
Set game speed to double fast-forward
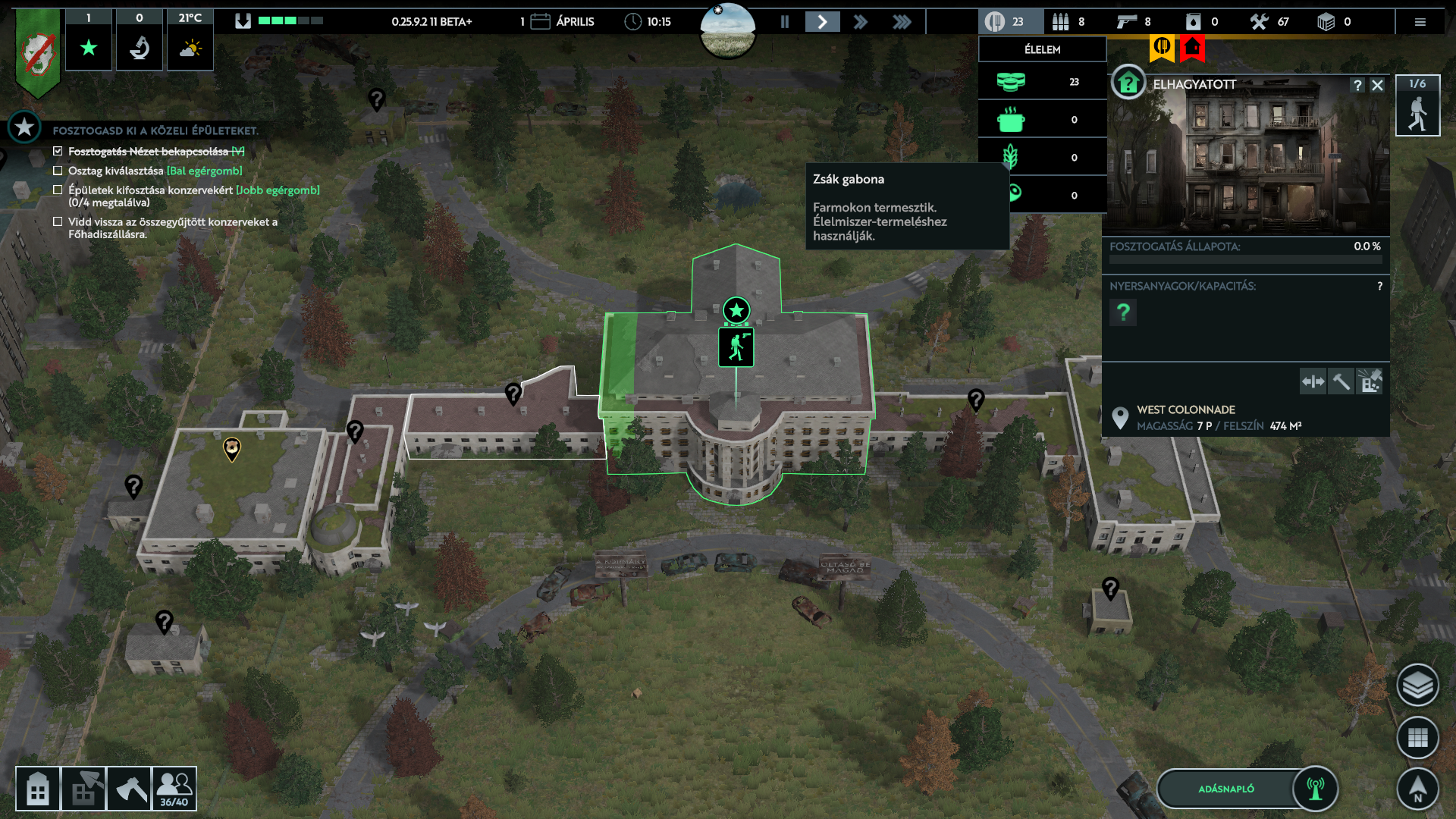point(860,22)
